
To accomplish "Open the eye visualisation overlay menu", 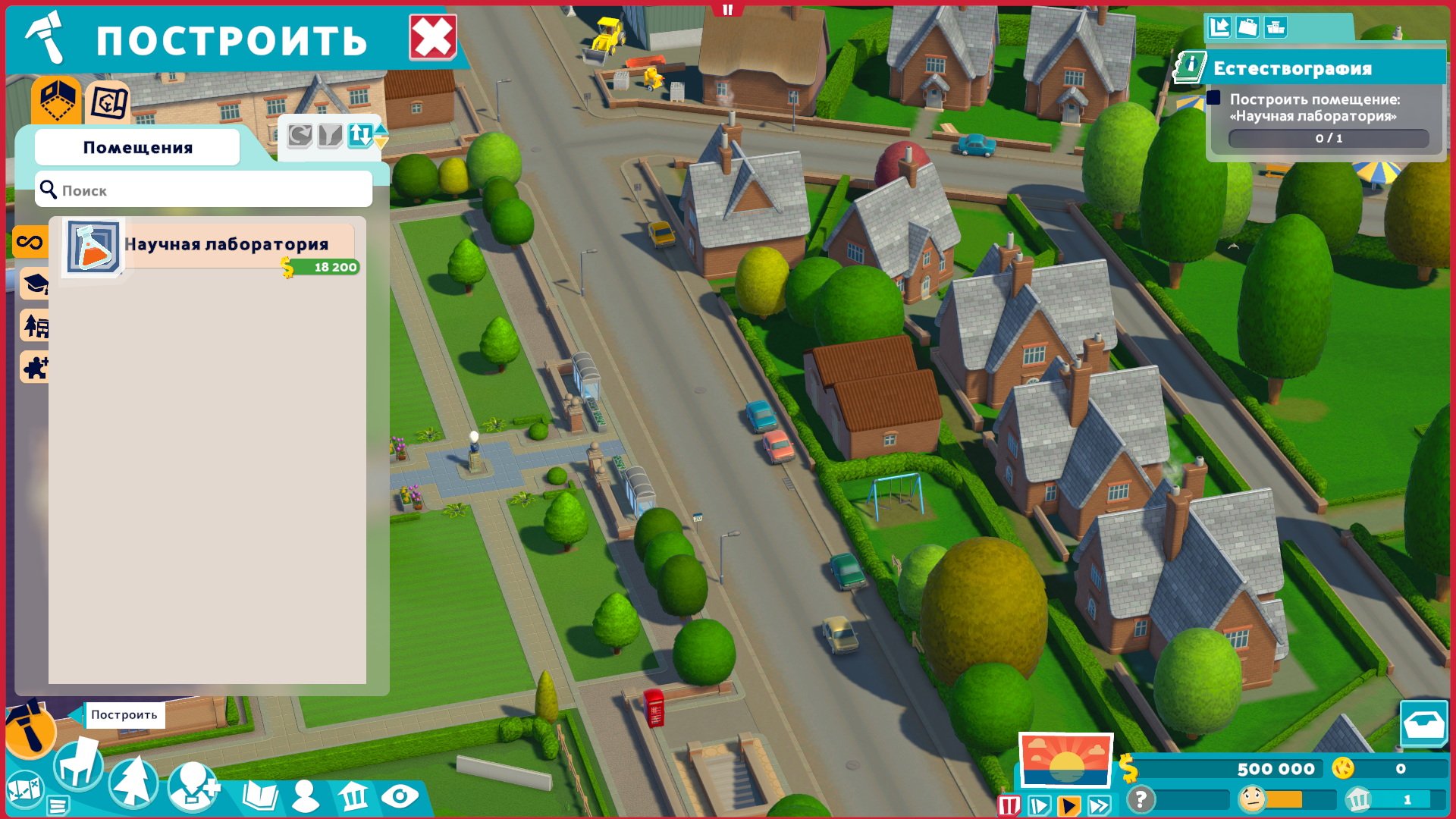I will pos(400,796).
